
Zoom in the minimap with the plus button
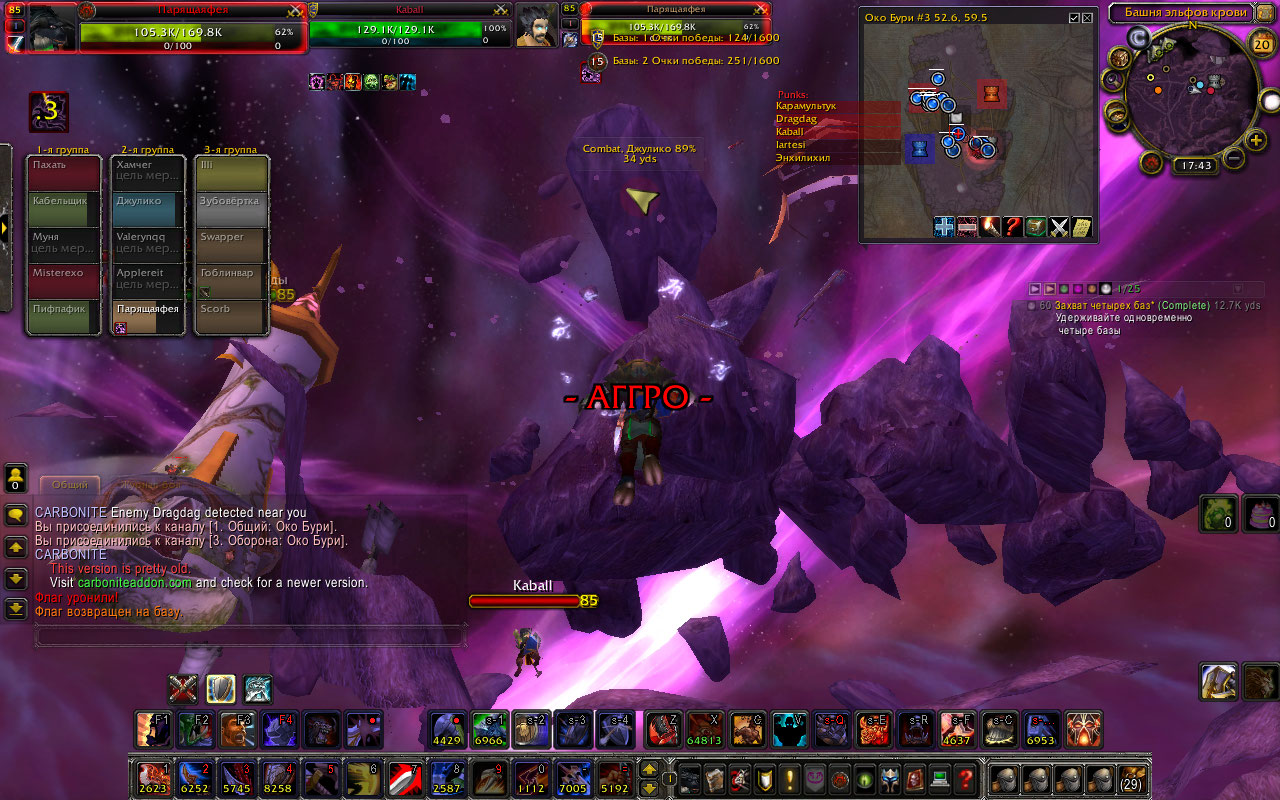click(1253, 138)
